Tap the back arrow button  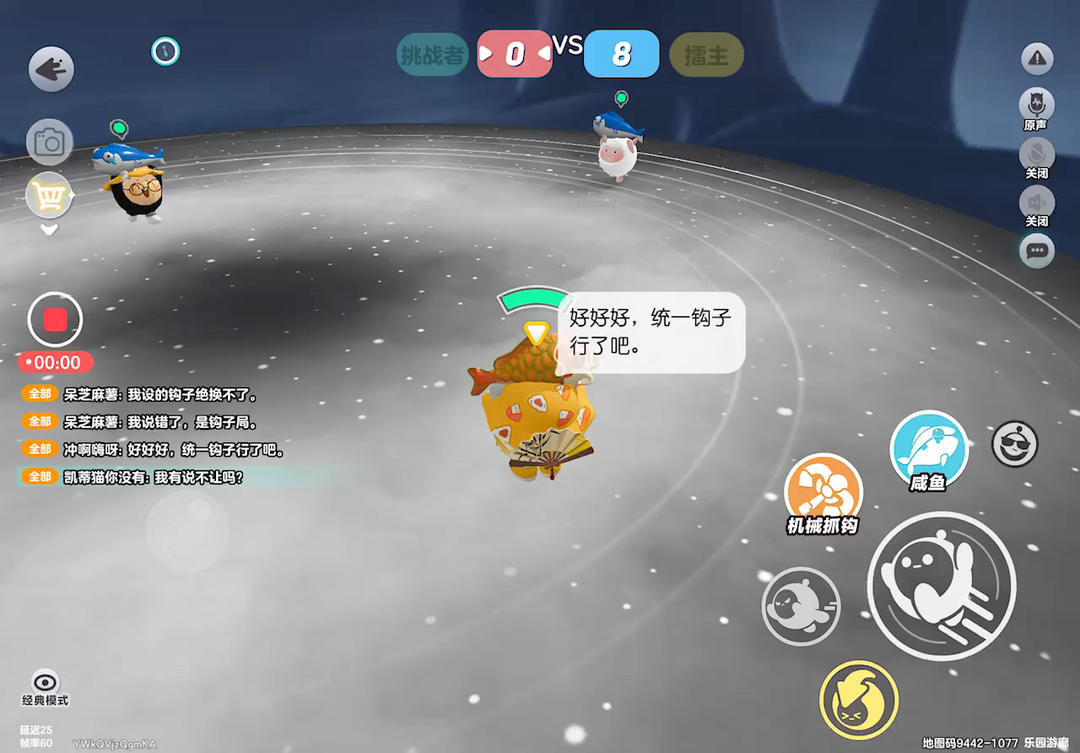coord(50,70)
